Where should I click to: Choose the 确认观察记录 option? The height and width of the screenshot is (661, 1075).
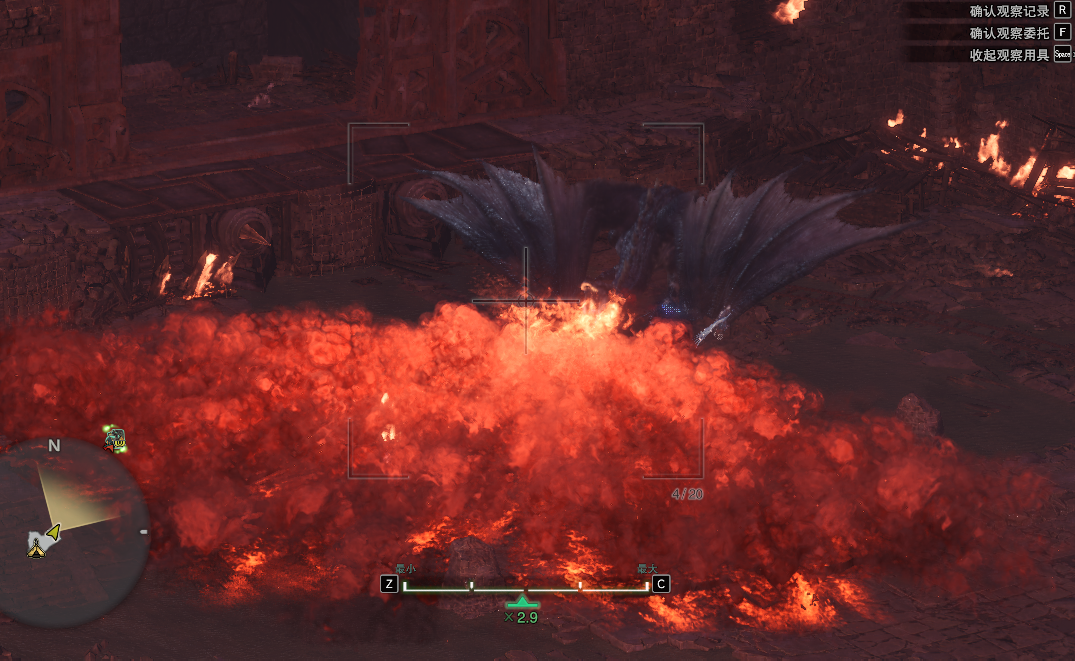pyautogui.click(x=1009, y=11)
